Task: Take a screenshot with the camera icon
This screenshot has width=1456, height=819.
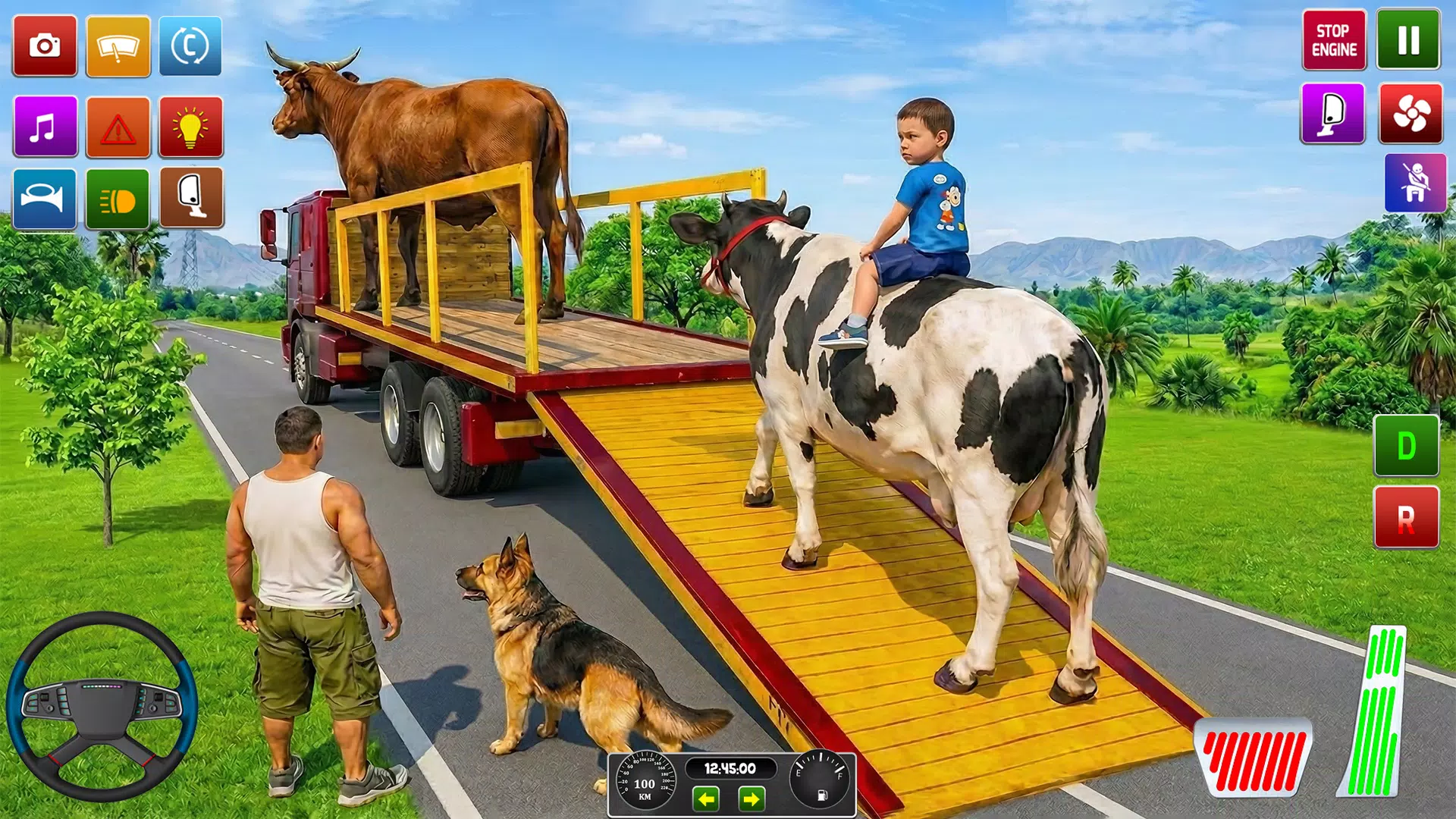Action: [43, 43]
